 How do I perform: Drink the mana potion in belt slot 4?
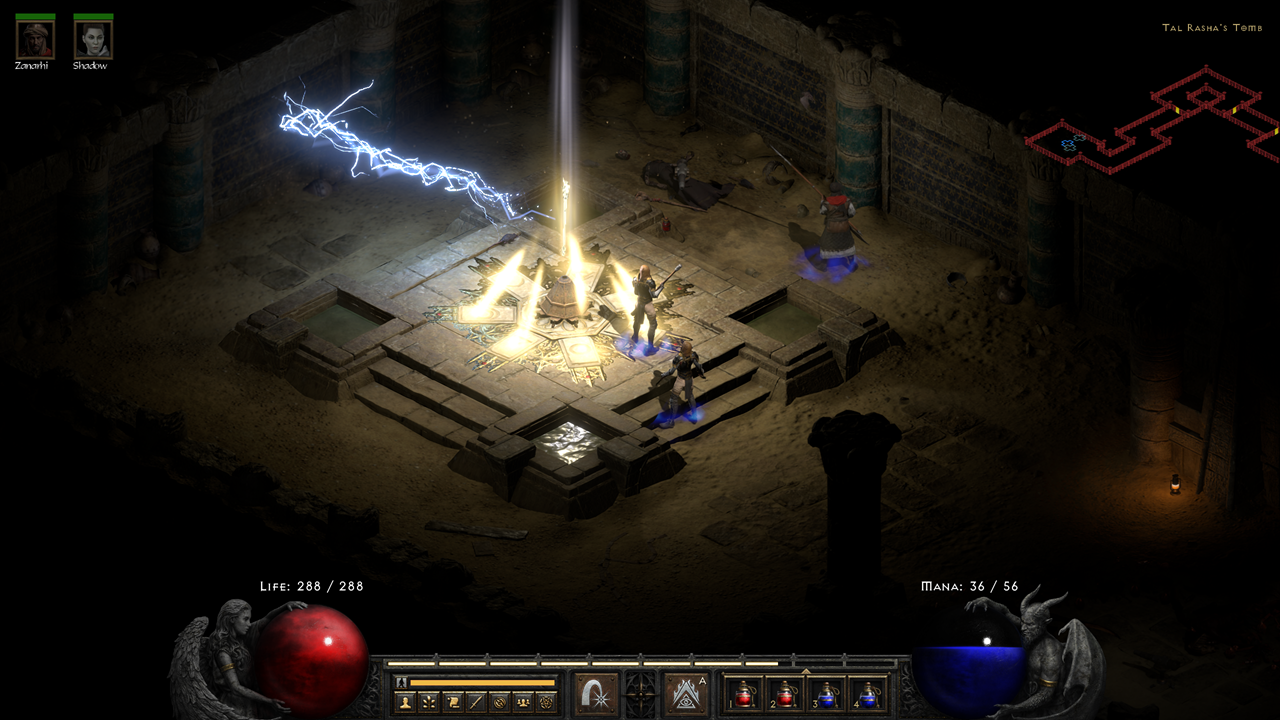click(x=869, y=693)
